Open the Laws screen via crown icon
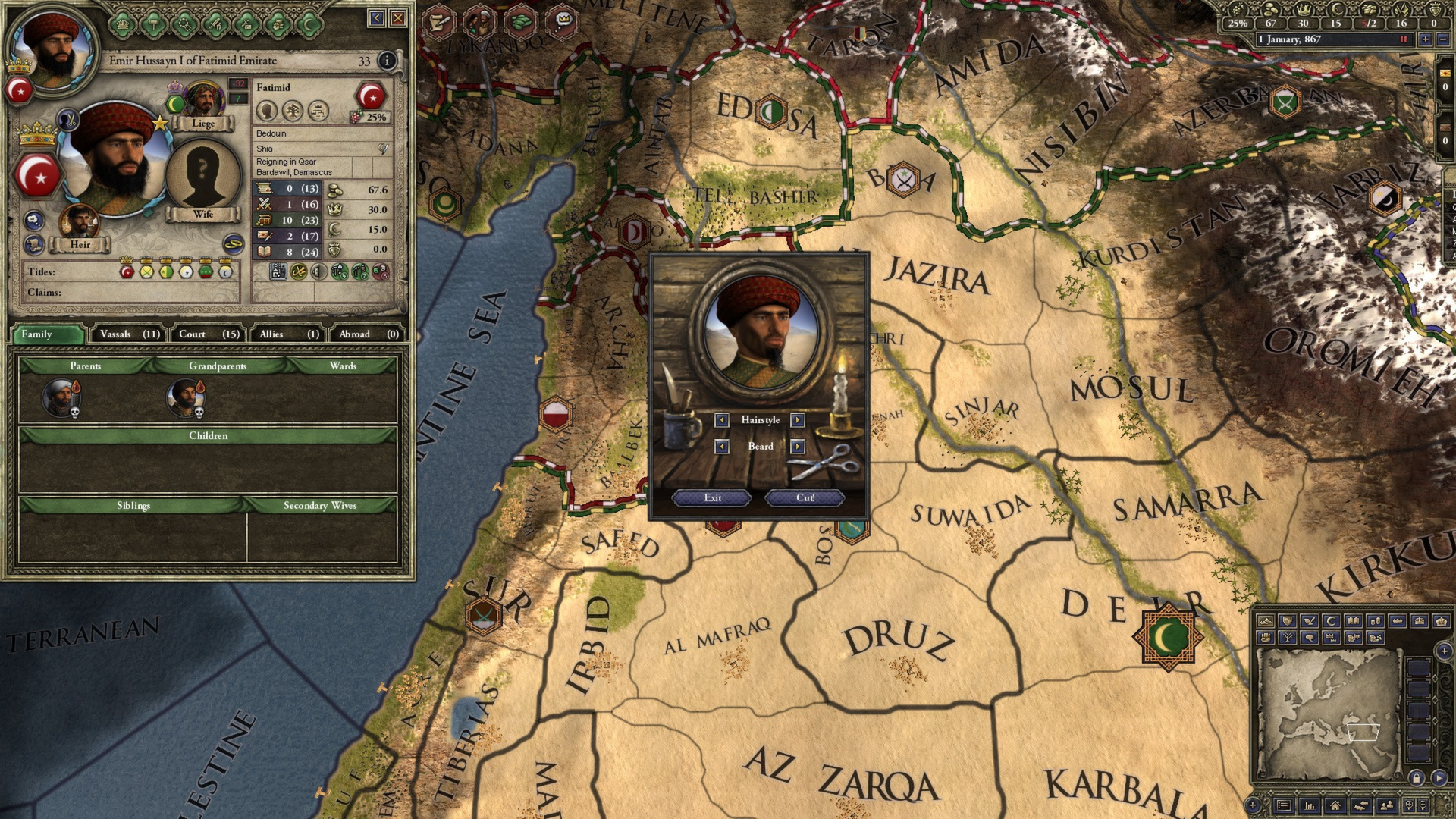The height and width of the screenshot is (819, 1456). [x=121, y=24]
